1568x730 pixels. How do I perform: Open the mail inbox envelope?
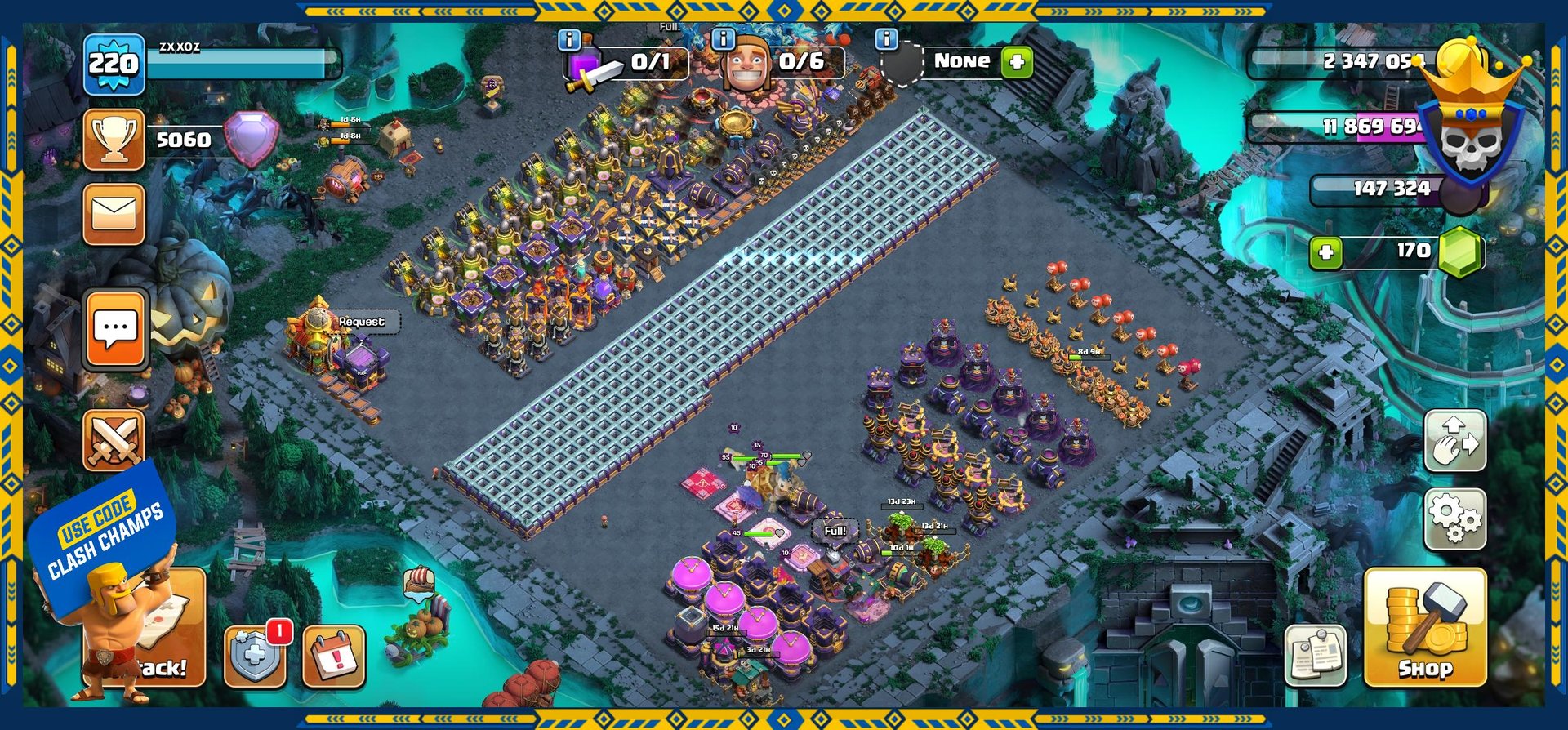pos(114,214)
